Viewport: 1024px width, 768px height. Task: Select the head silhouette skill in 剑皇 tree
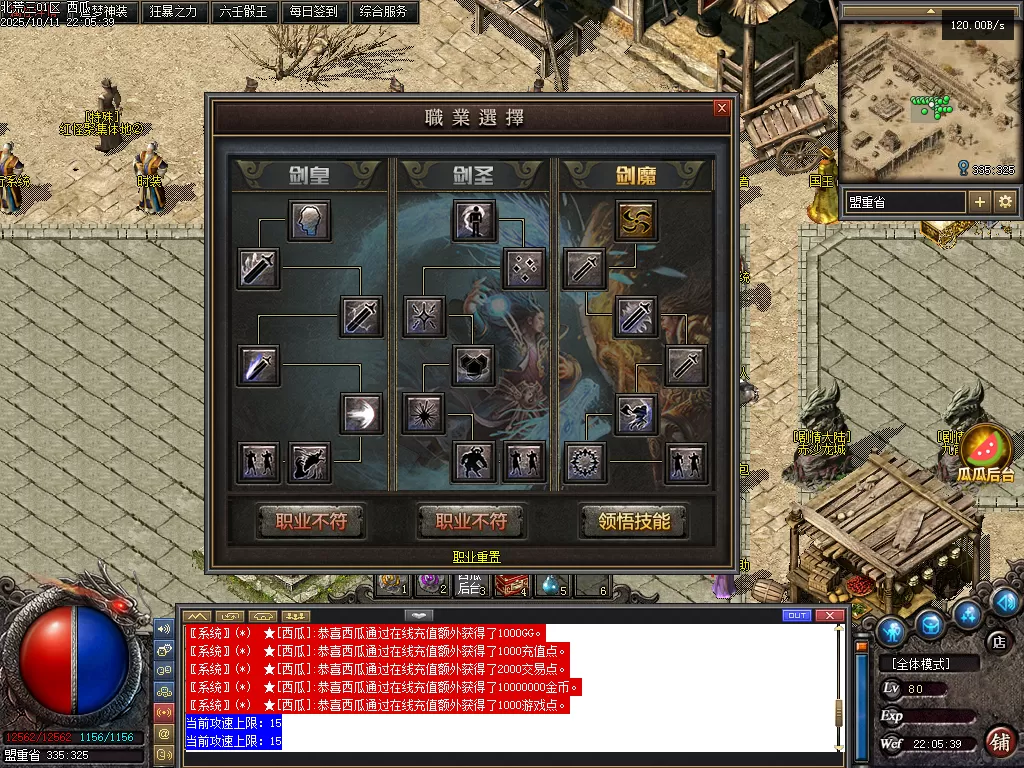point(310,221)
